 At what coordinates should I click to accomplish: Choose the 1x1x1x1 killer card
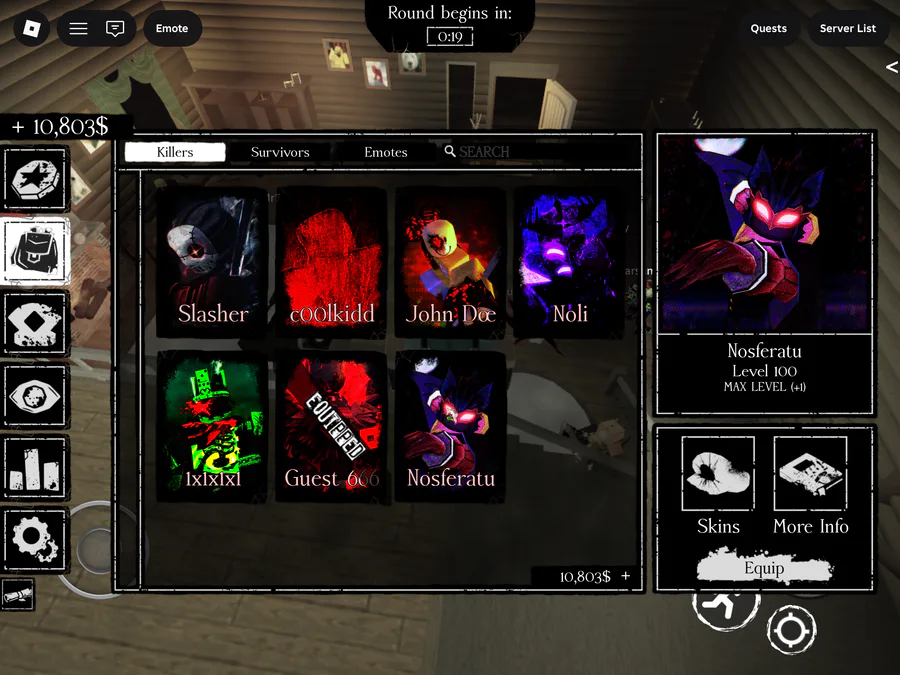pyautogui.click(x=213, y=427)
